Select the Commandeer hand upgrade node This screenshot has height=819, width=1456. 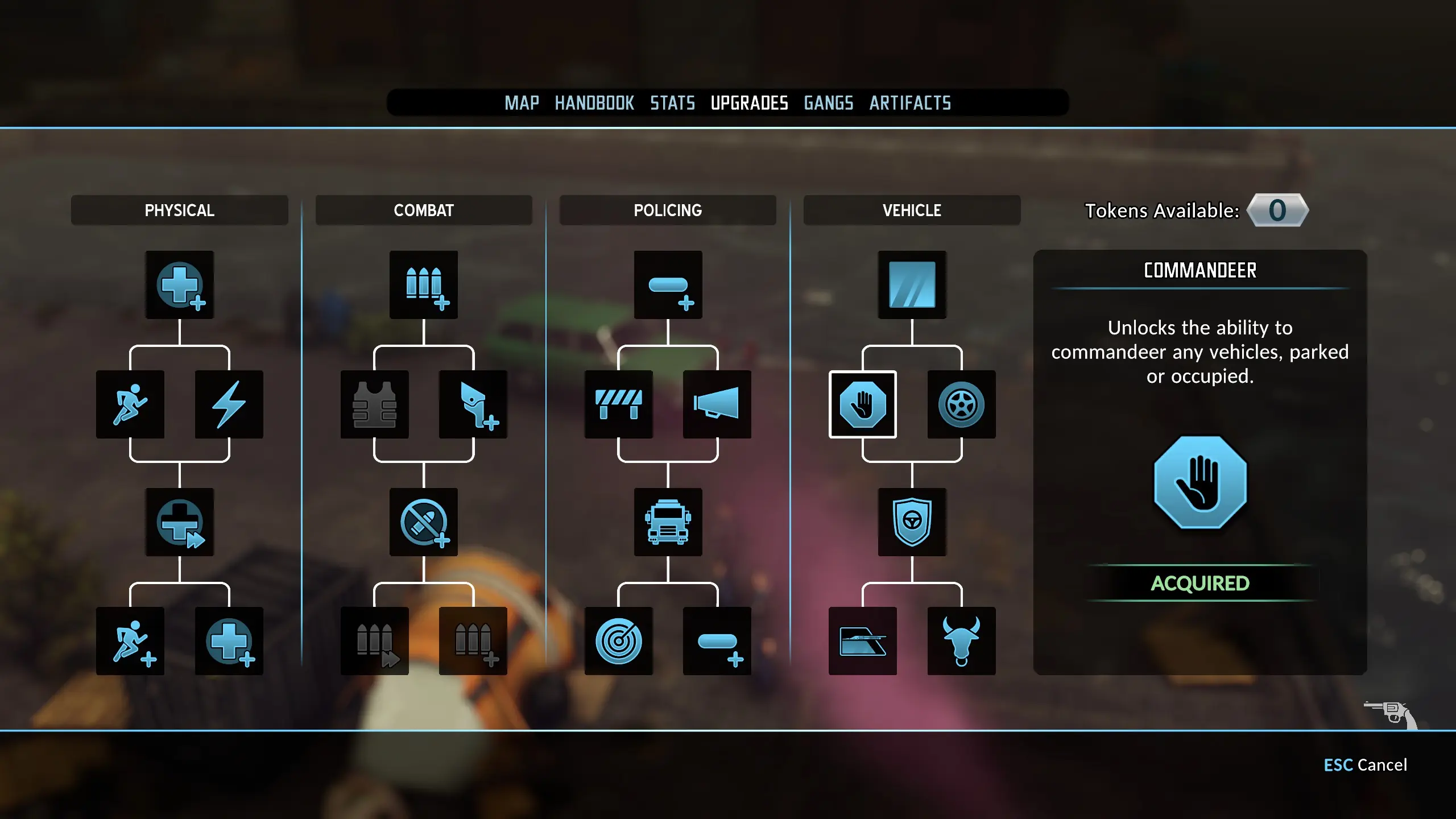(x=862, y=404)
